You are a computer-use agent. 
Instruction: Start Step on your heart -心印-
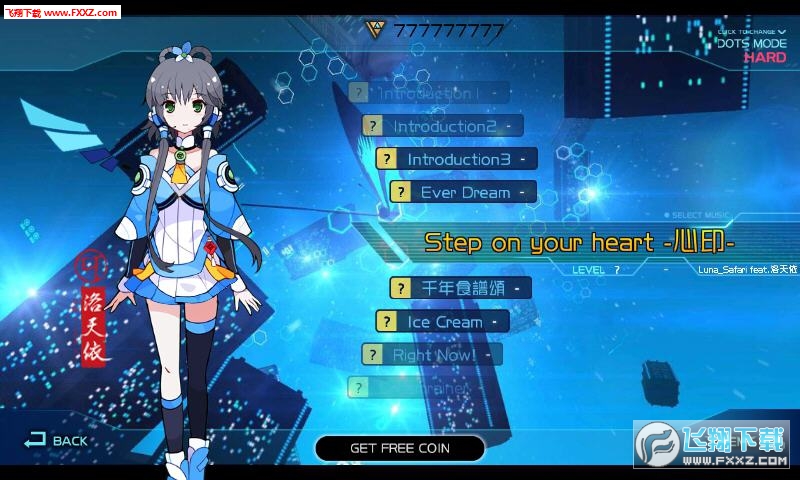[580, 242]
